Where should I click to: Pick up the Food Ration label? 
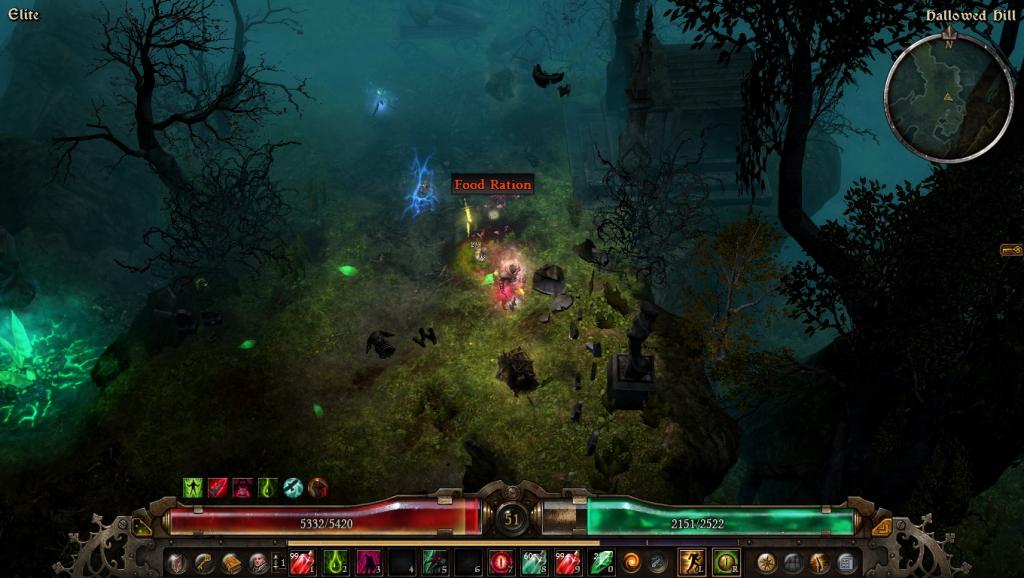point(492,185)
